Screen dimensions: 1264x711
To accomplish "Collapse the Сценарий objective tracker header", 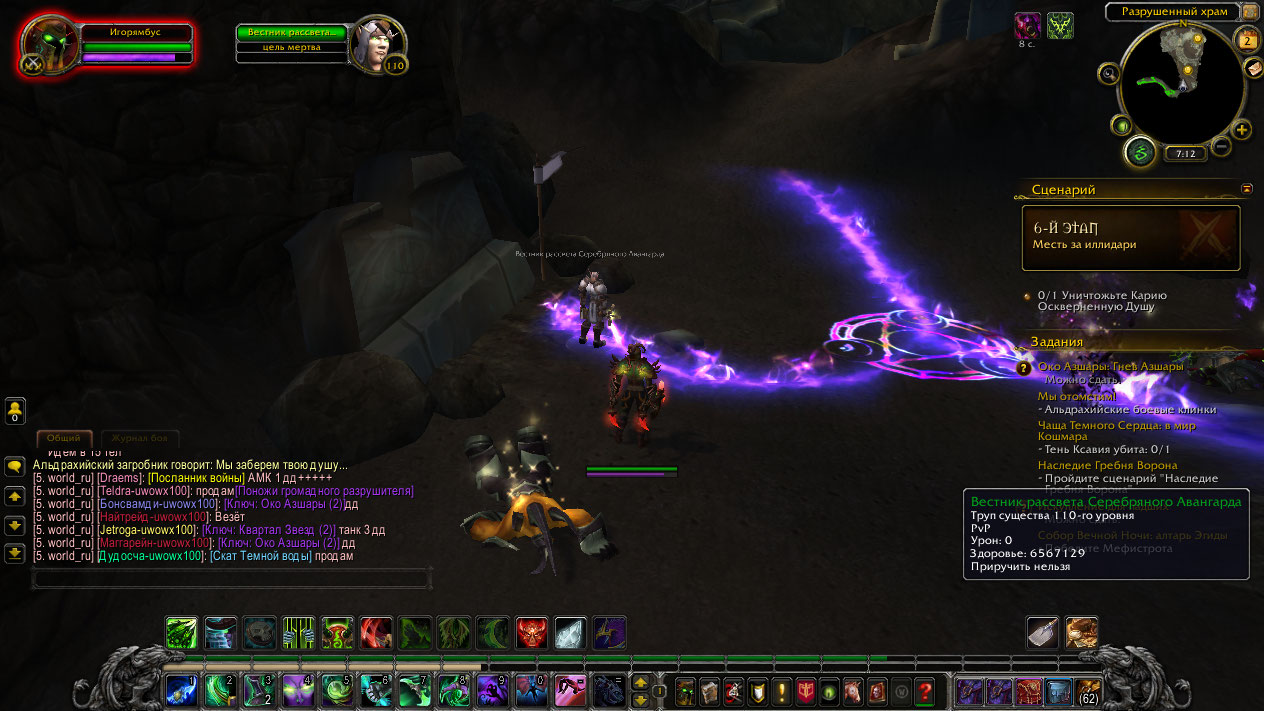I will point(1247,188).
